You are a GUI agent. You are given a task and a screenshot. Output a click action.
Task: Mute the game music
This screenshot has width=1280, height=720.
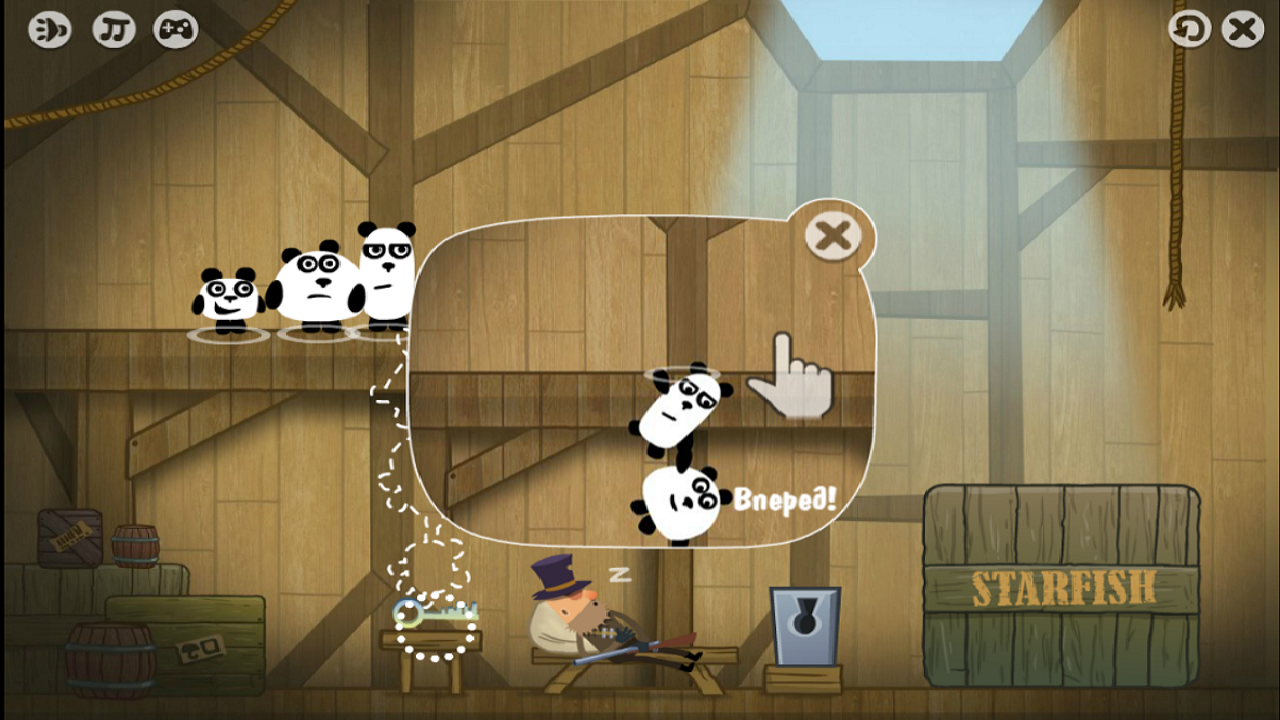pos(112,29)
